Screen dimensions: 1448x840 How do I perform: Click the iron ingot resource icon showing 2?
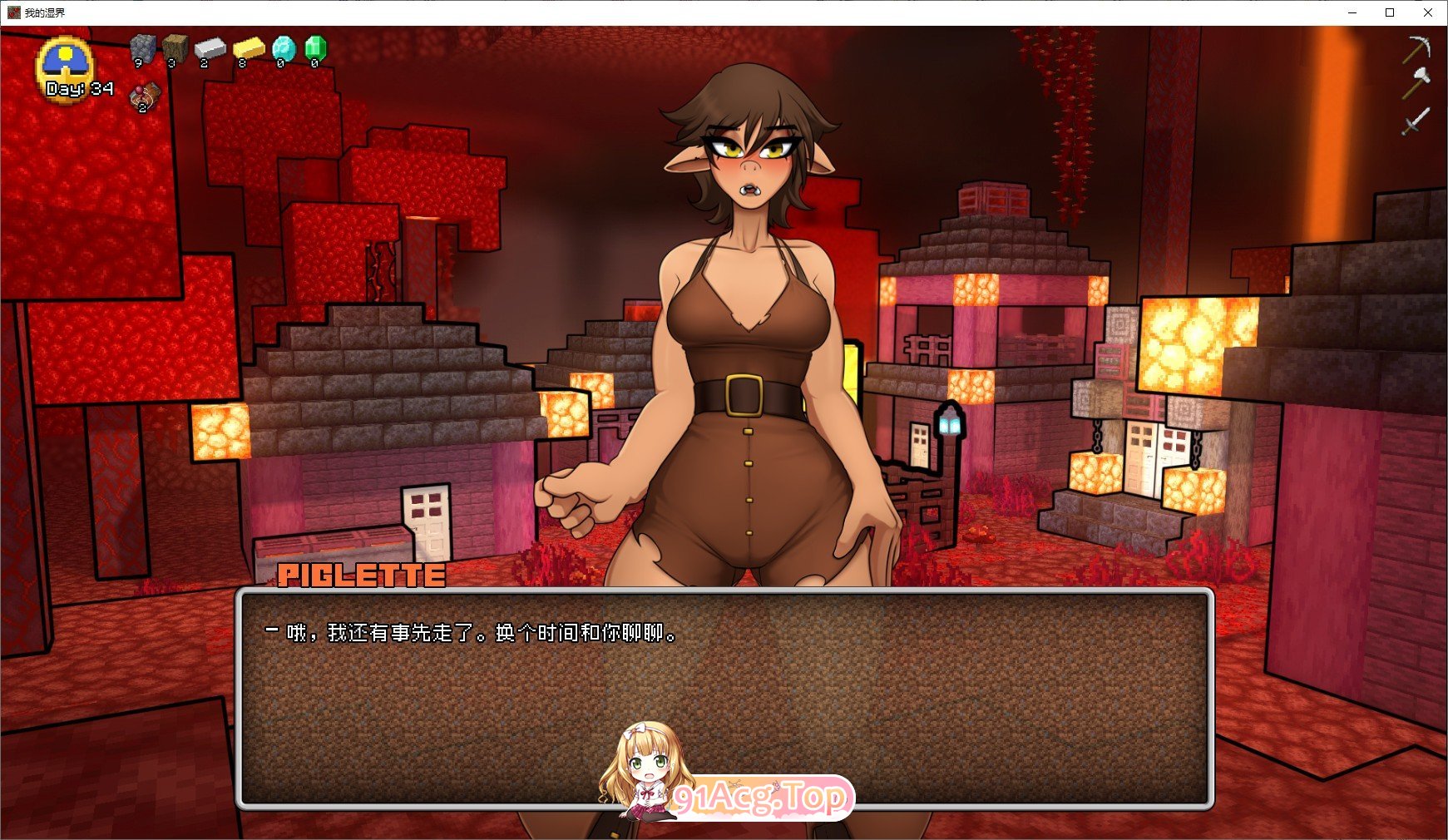click(x=210, y=48)
